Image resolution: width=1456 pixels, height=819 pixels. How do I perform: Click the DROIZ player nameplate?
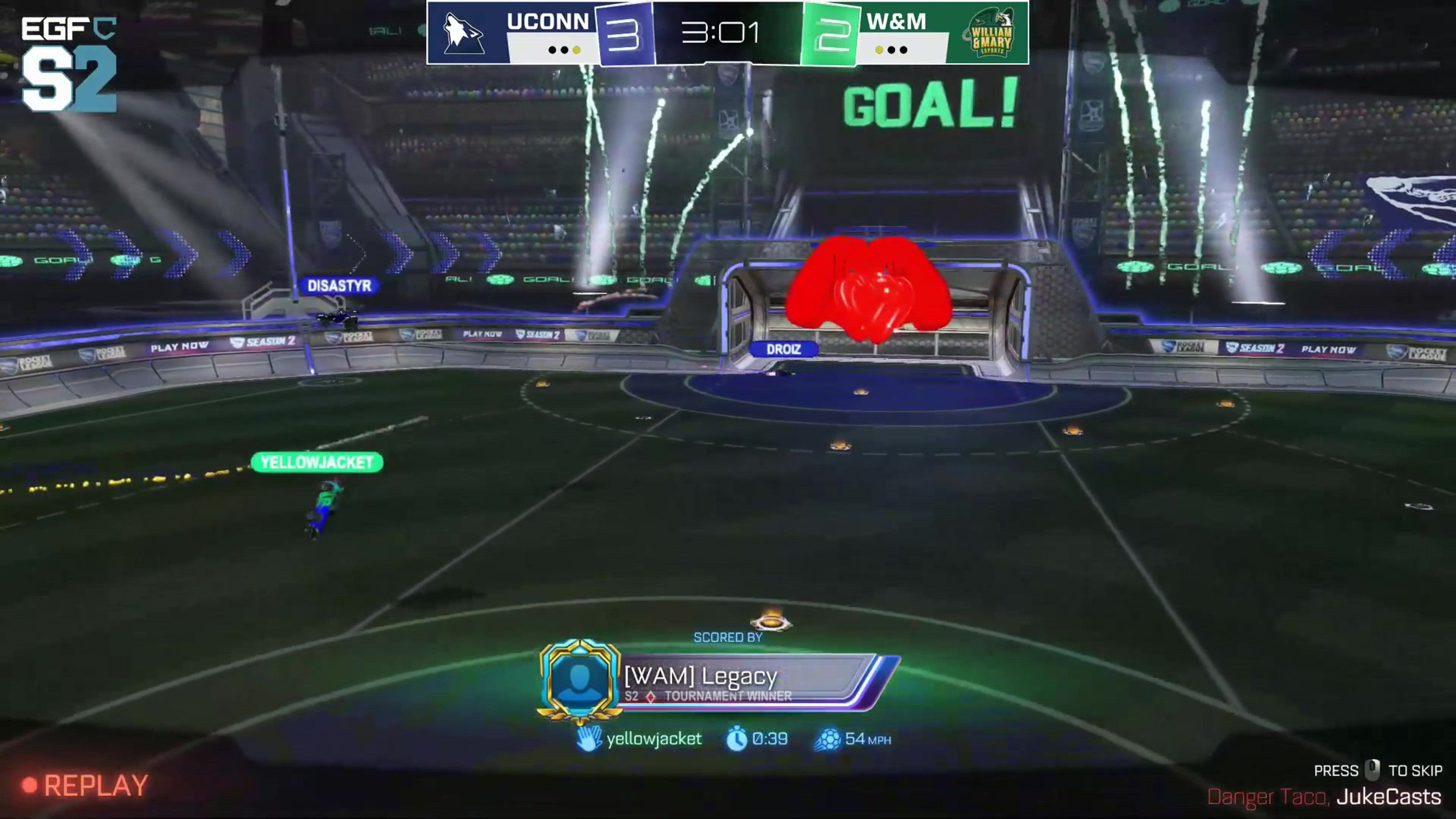[786, 349]
